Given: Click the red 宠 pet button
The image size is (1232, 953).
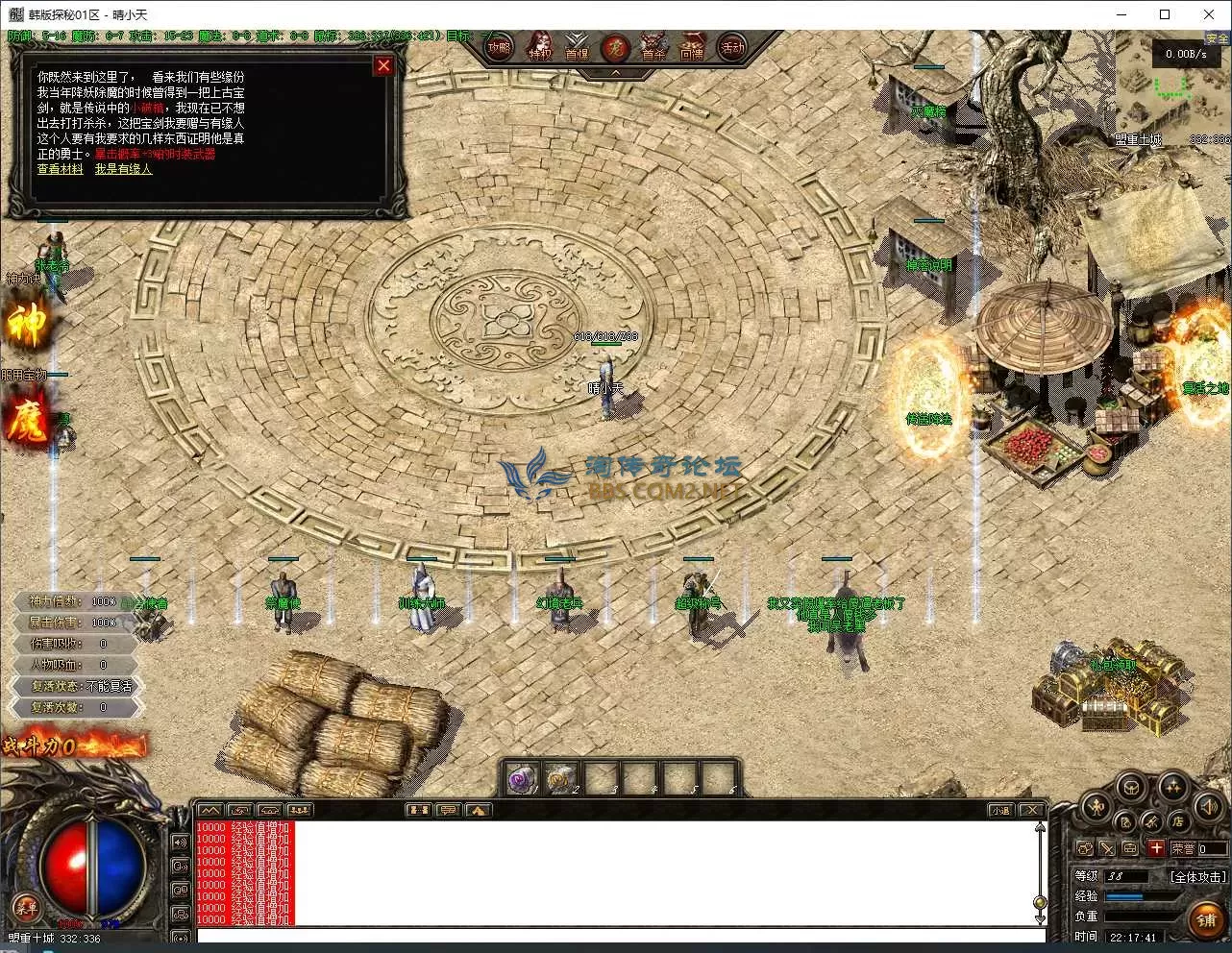Looking at the screenshot, I should [615, 48].
